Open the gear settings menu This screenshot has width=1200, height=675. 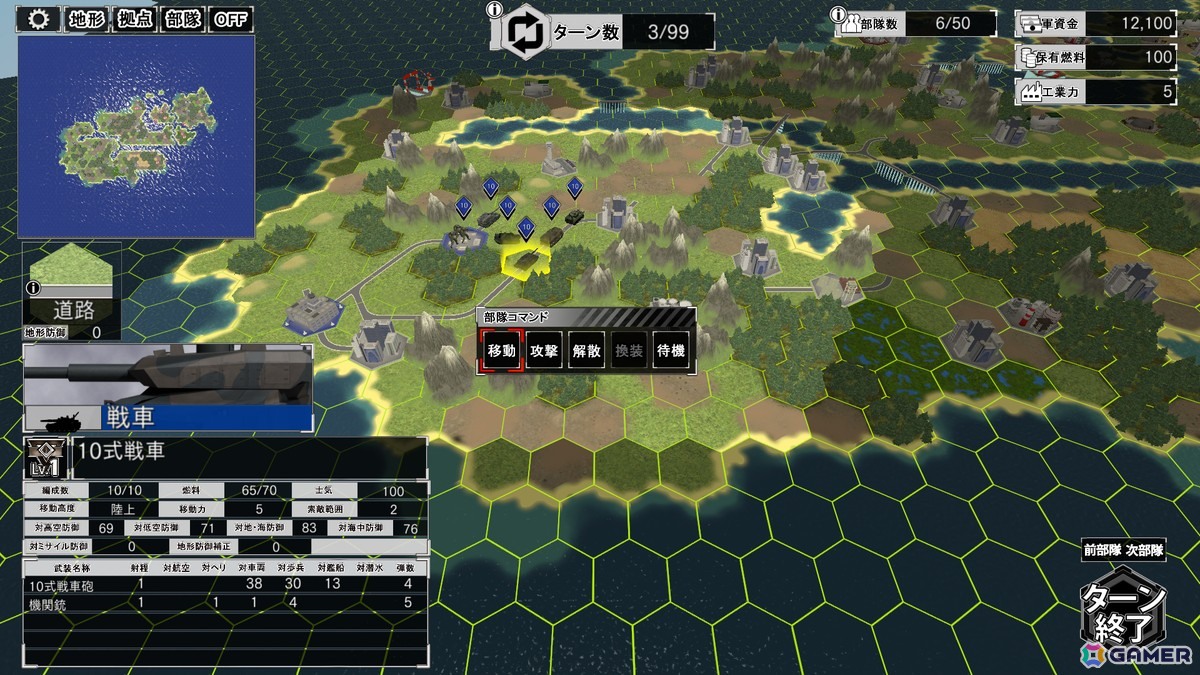[x=39, y=19]
